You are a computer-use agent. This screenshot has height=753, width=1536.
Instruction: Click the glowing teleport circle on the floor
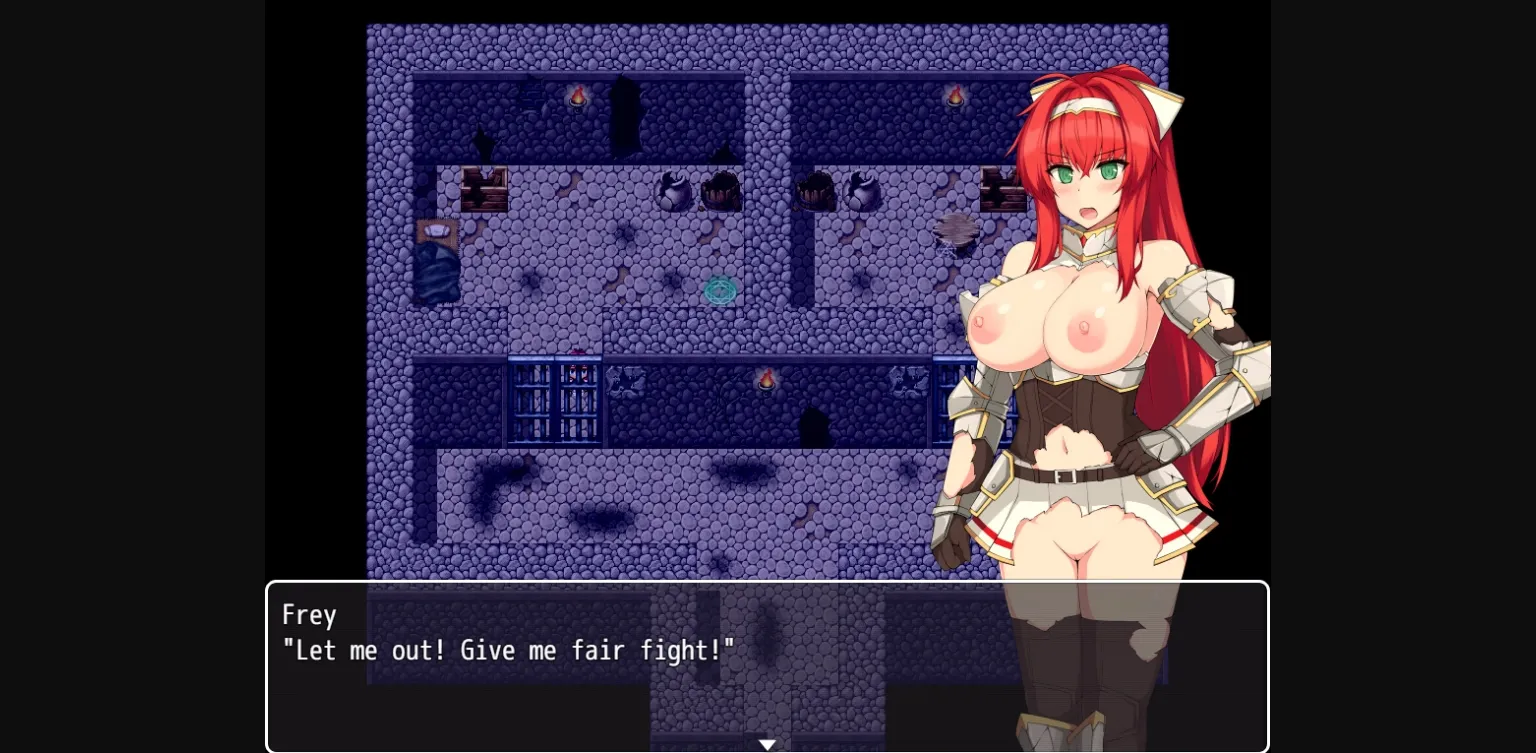tap(722, 291)
